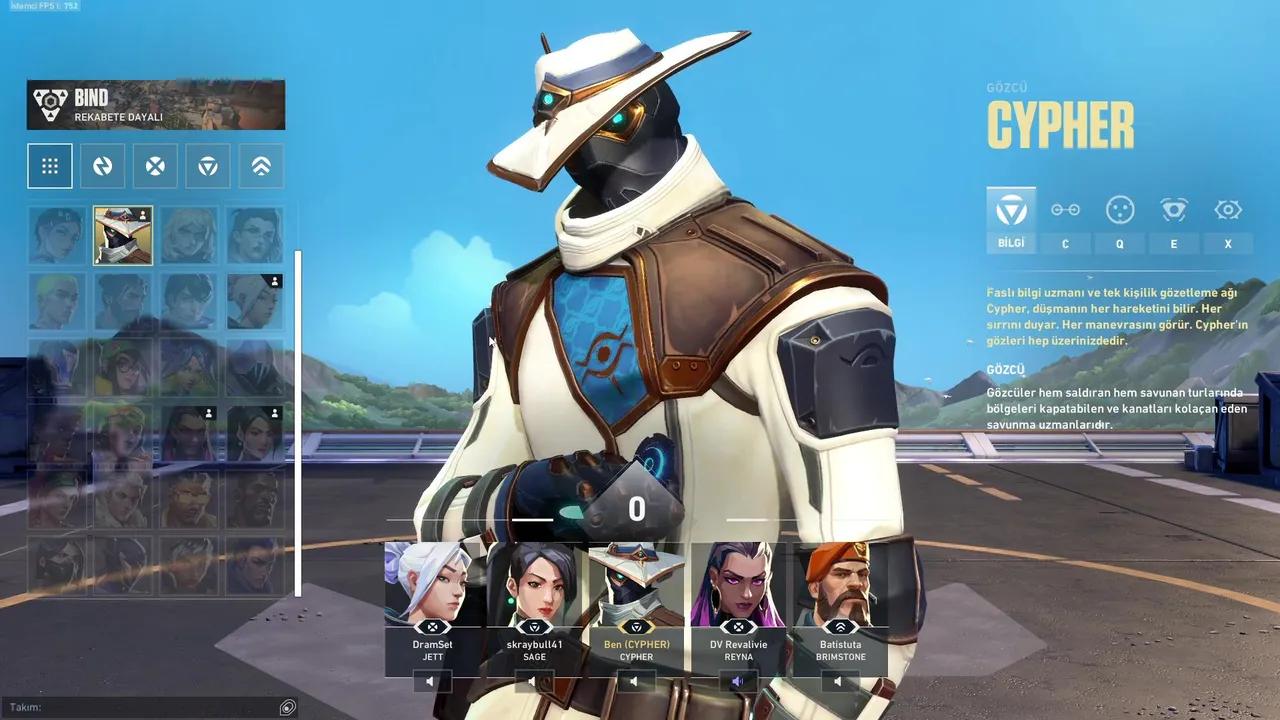The image size is (1280, 720).
Task: Select the highlighted Cypher thumbnail in agent grid
Action: tap(123, 236)
